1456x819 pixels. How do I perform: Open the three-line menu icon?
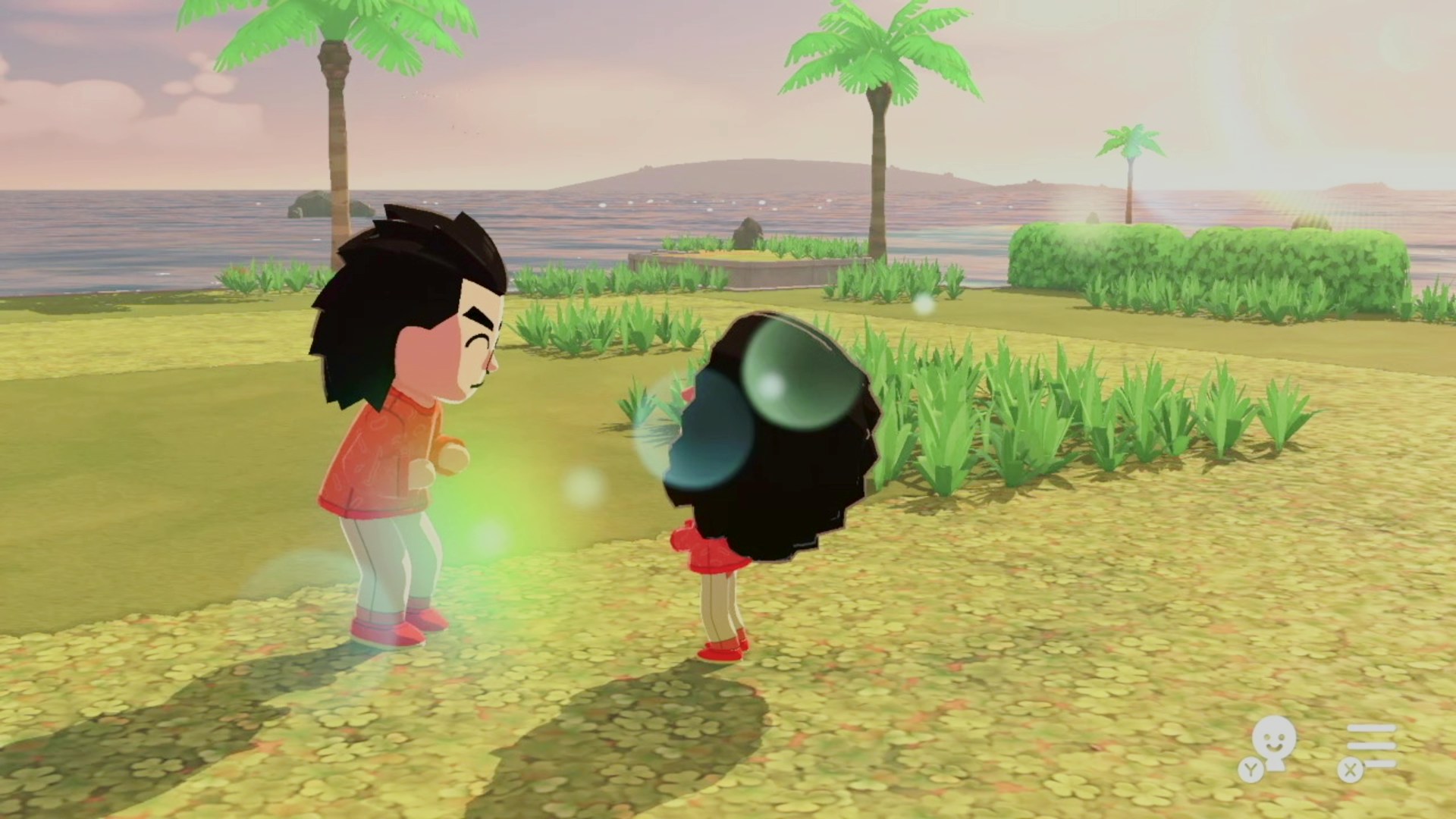pos(1371,746)
